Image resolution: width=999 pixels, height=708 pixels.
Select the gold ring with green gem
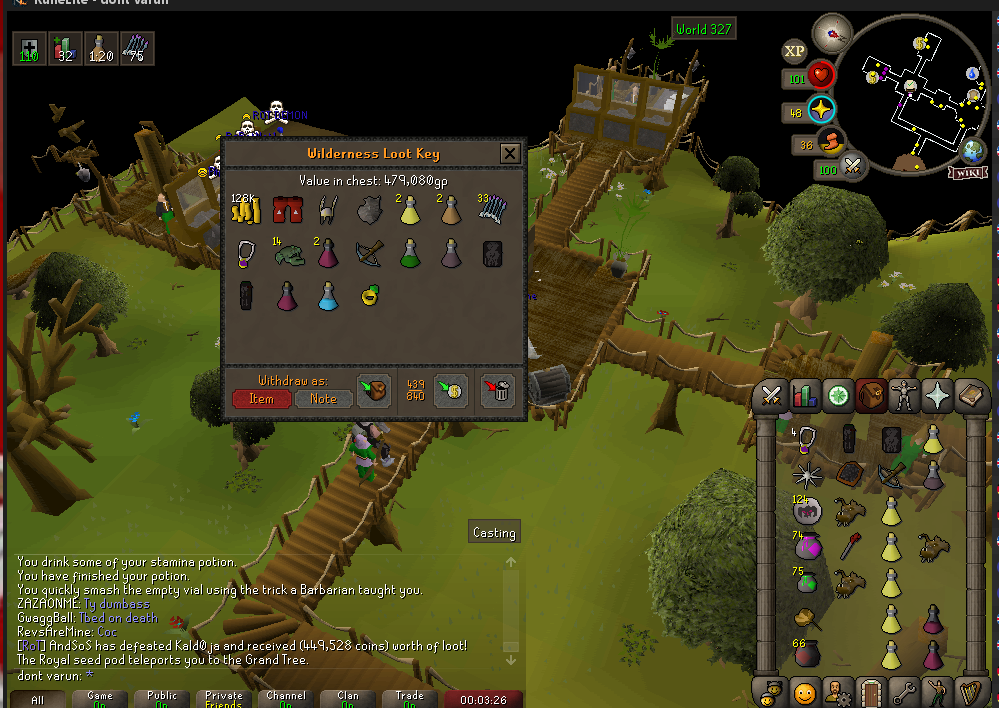pos(369,294)
